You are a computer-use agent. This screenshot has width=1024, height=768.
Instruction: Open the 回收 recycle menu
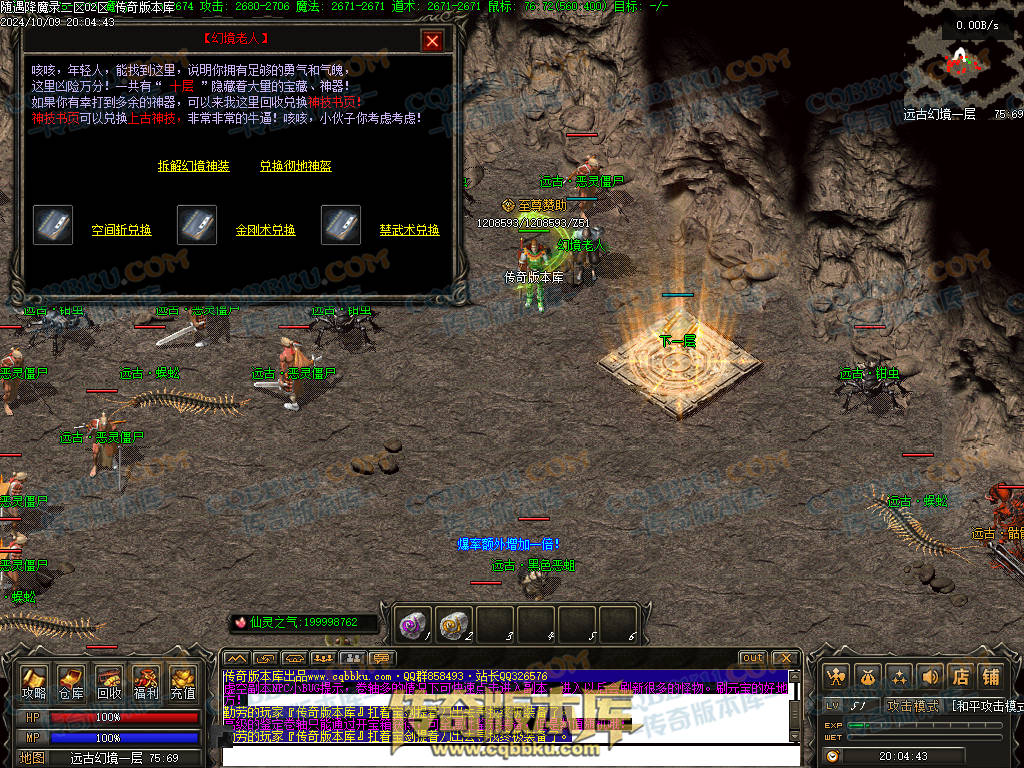pos(109,682)
